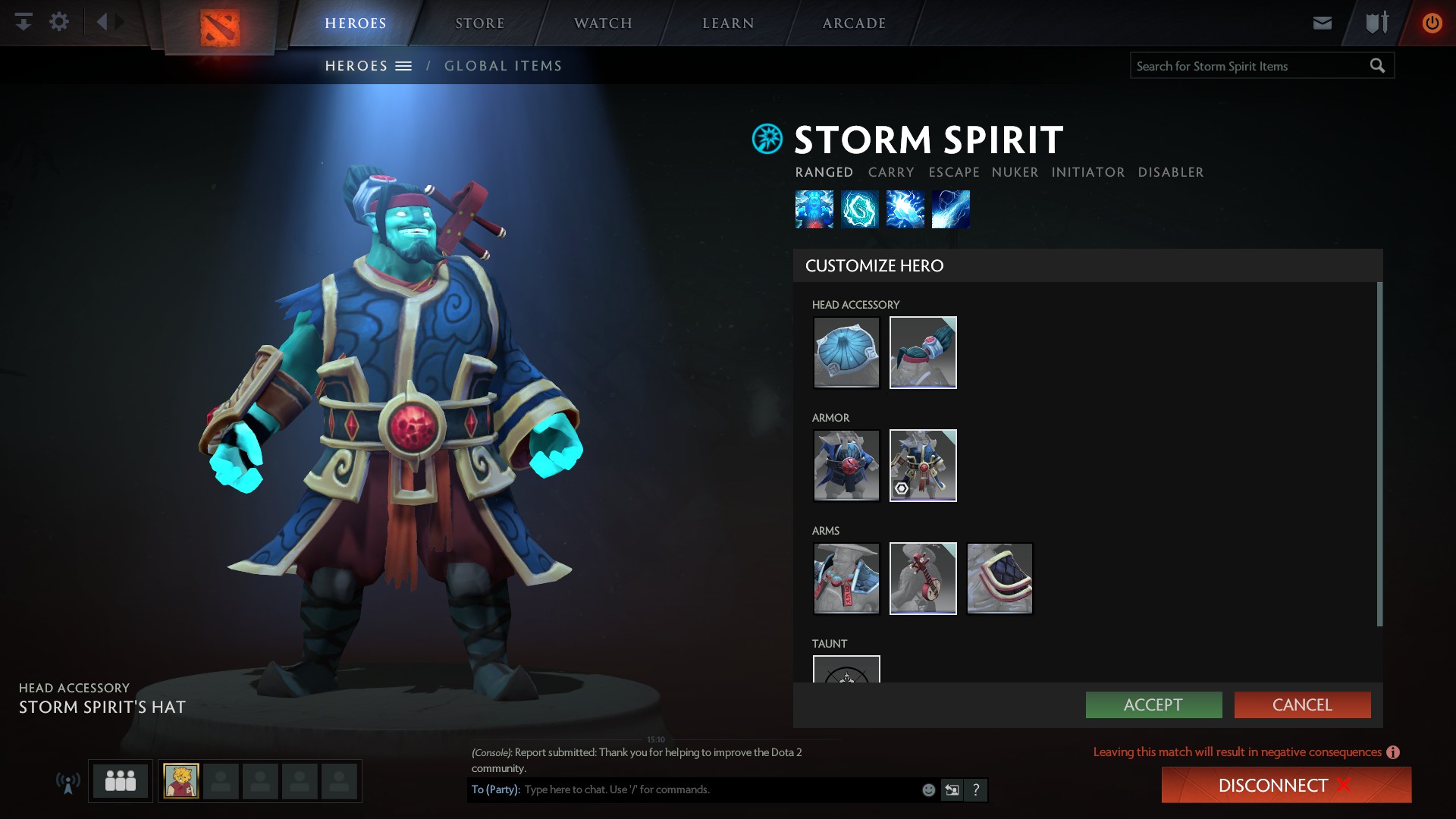Open the Ball Lightning ability icon

point(952,209)
